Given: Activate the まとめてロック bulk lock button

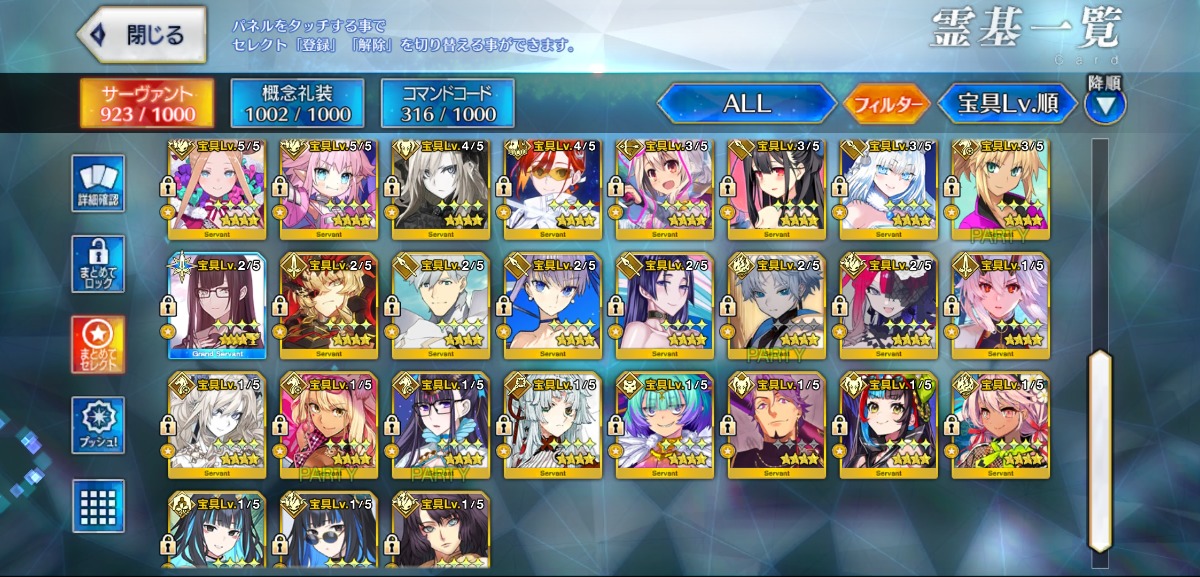Looking at the screenshot, I should (x=98, y=264).
